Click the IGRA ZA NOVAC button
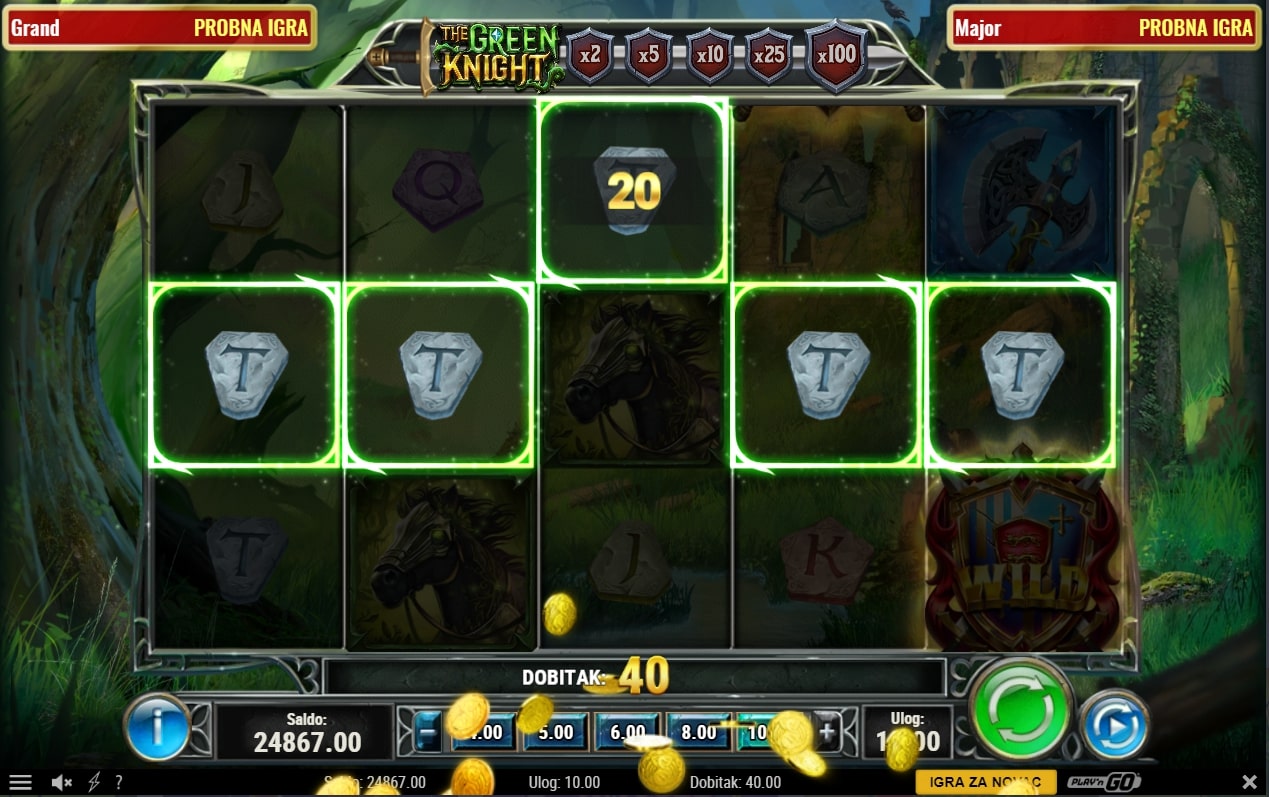Viewport: 1269px width, 797px height. tap(985, 782)
